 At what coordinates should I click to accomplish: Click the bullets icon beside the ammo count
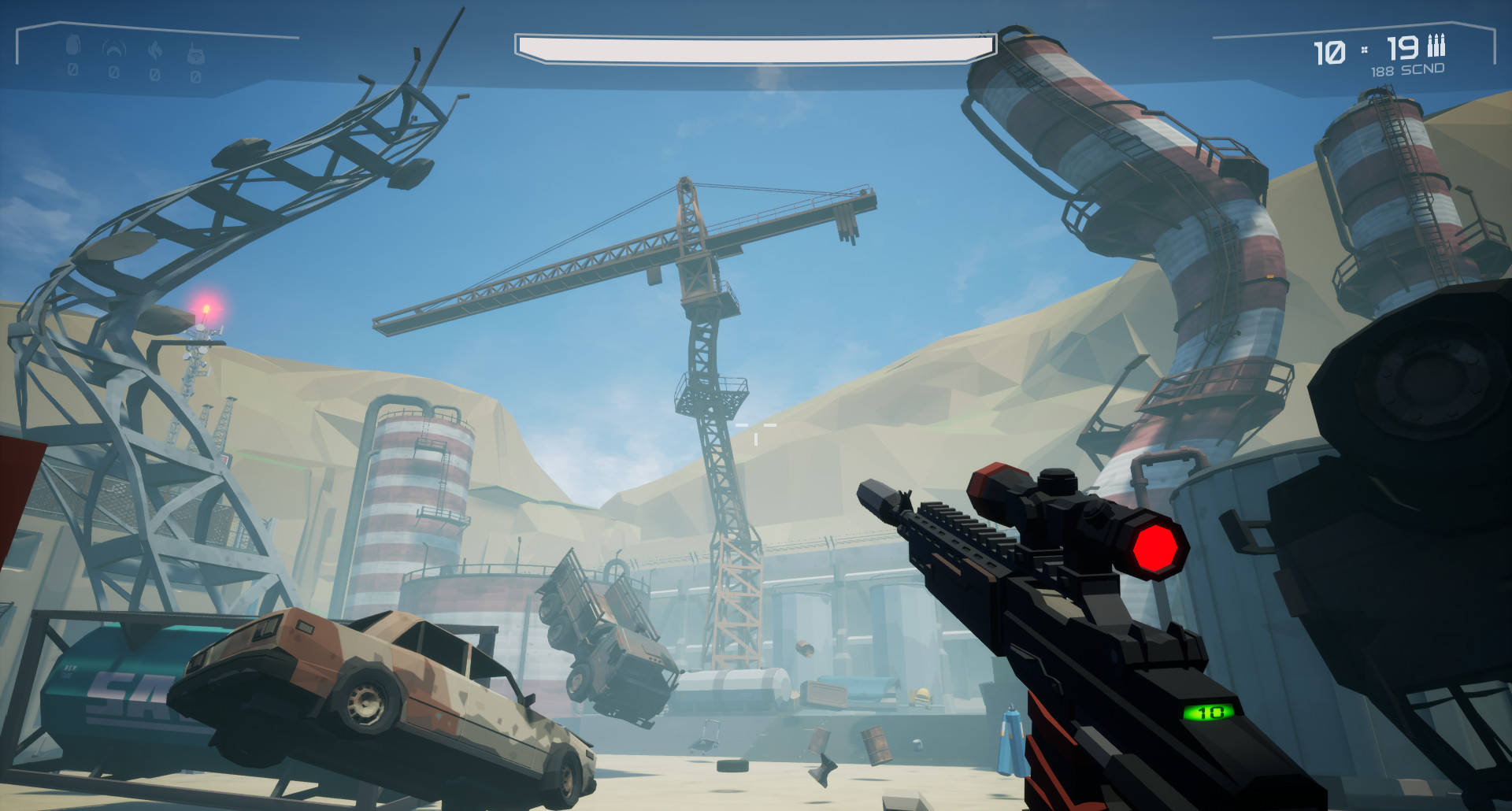pos(1436,46)
